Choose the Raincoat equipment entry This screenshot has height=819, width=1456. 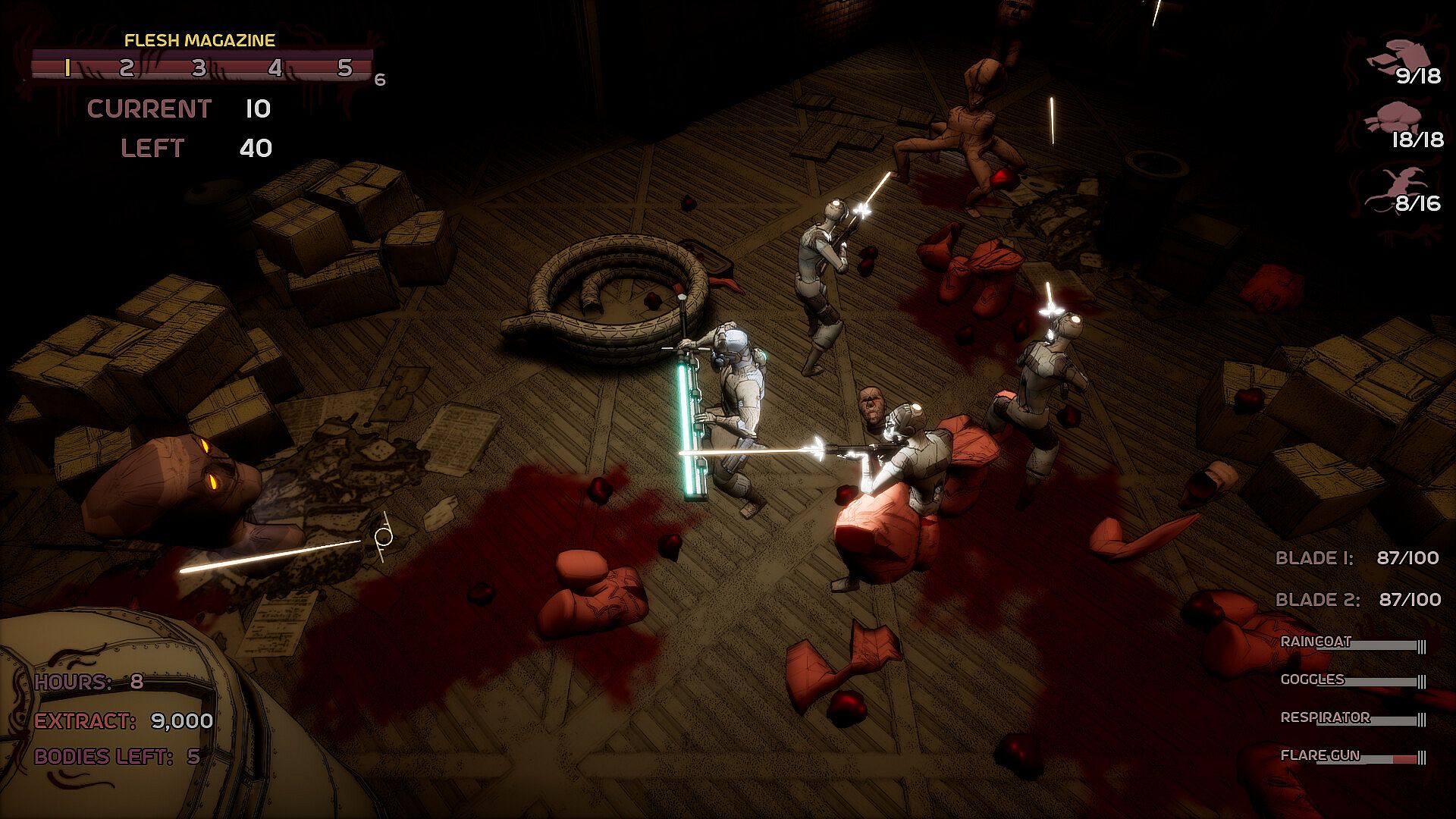[x=1316, y=642]
